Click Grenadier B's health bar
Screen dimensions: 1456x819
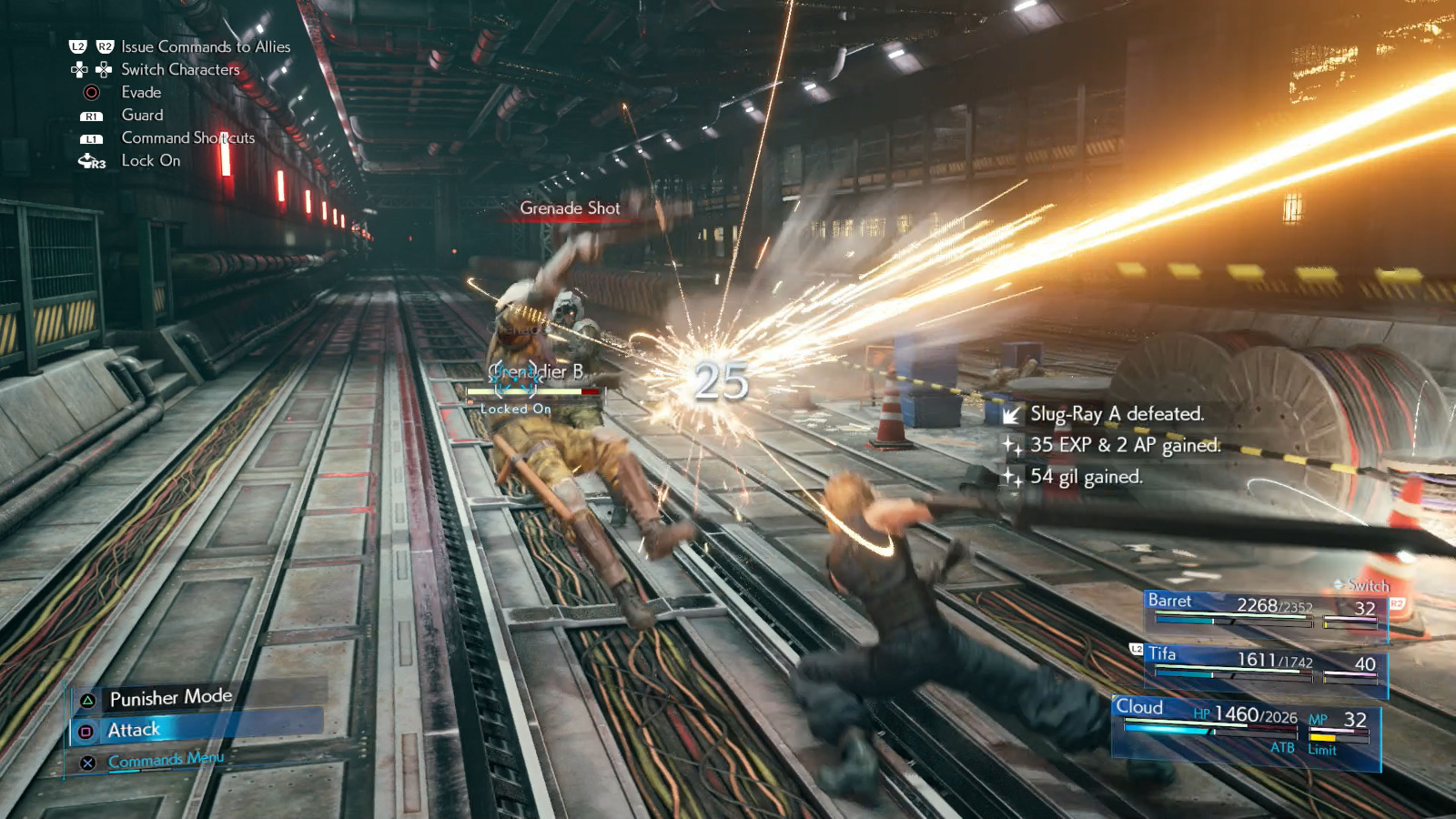tap(532, 389)
